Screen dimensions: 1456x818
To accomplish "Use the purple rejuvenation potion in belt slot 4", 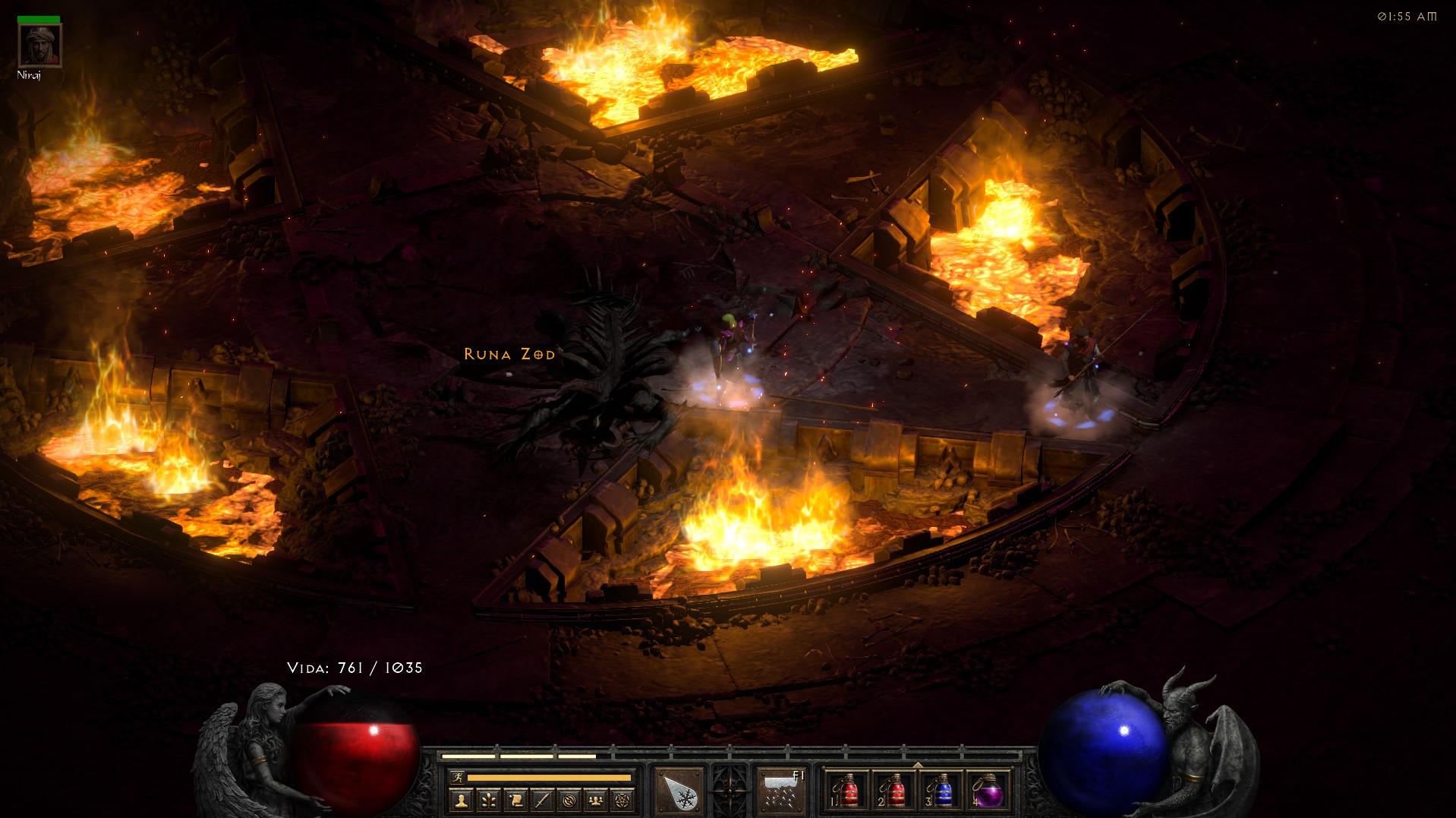I will [988, 791].
